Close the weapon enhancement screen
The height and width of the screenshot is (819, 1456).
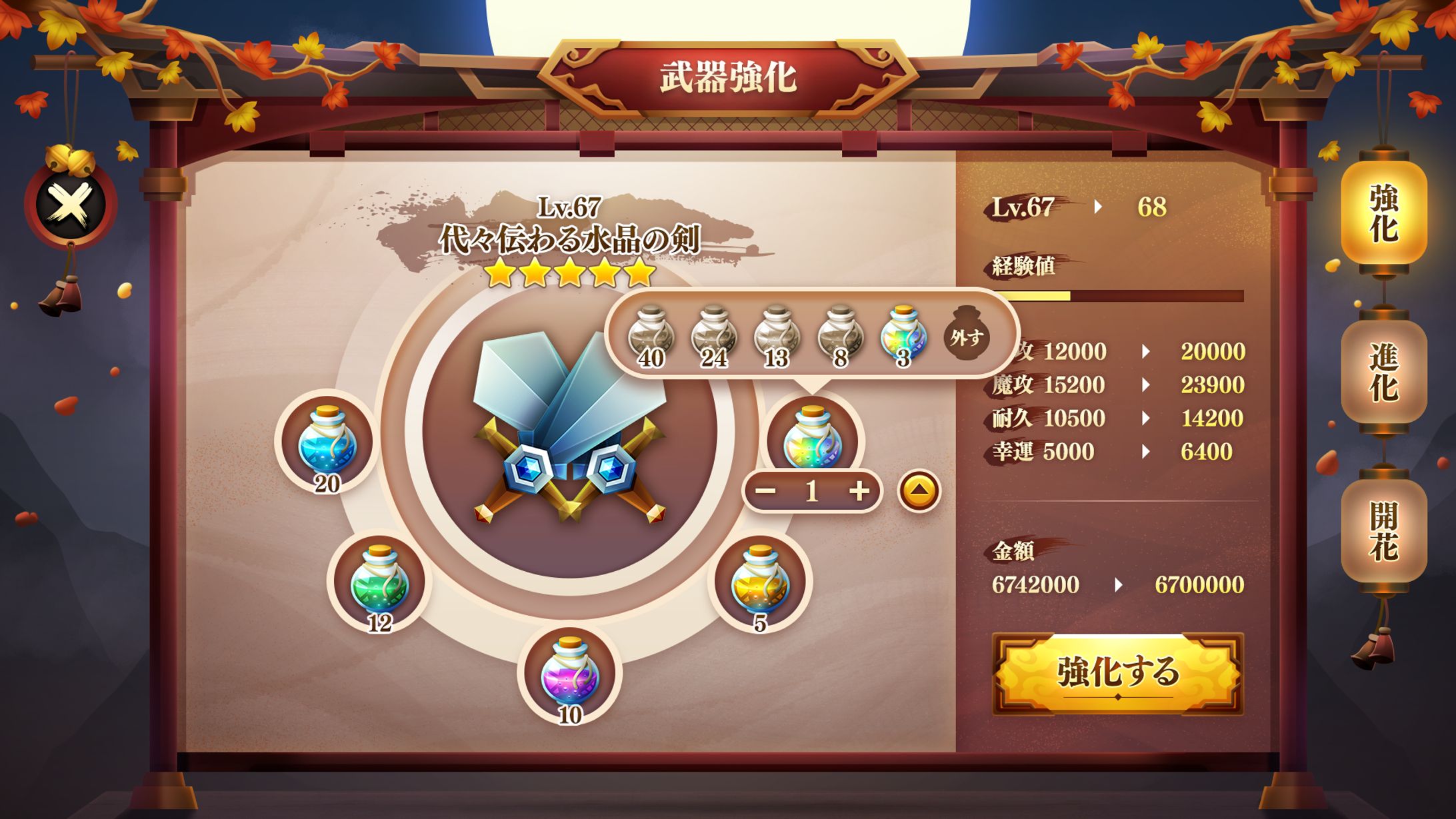click(70, 204)
